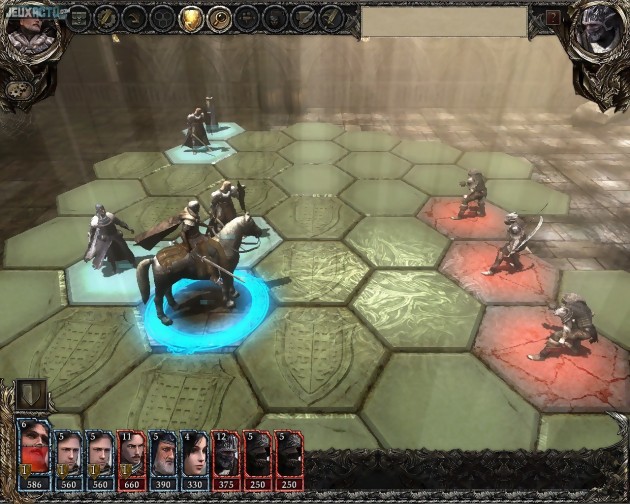Screen dimensions: 630x504
Task: Click the magnifying glass inspect icon
Action: click(x=219, y=18)
